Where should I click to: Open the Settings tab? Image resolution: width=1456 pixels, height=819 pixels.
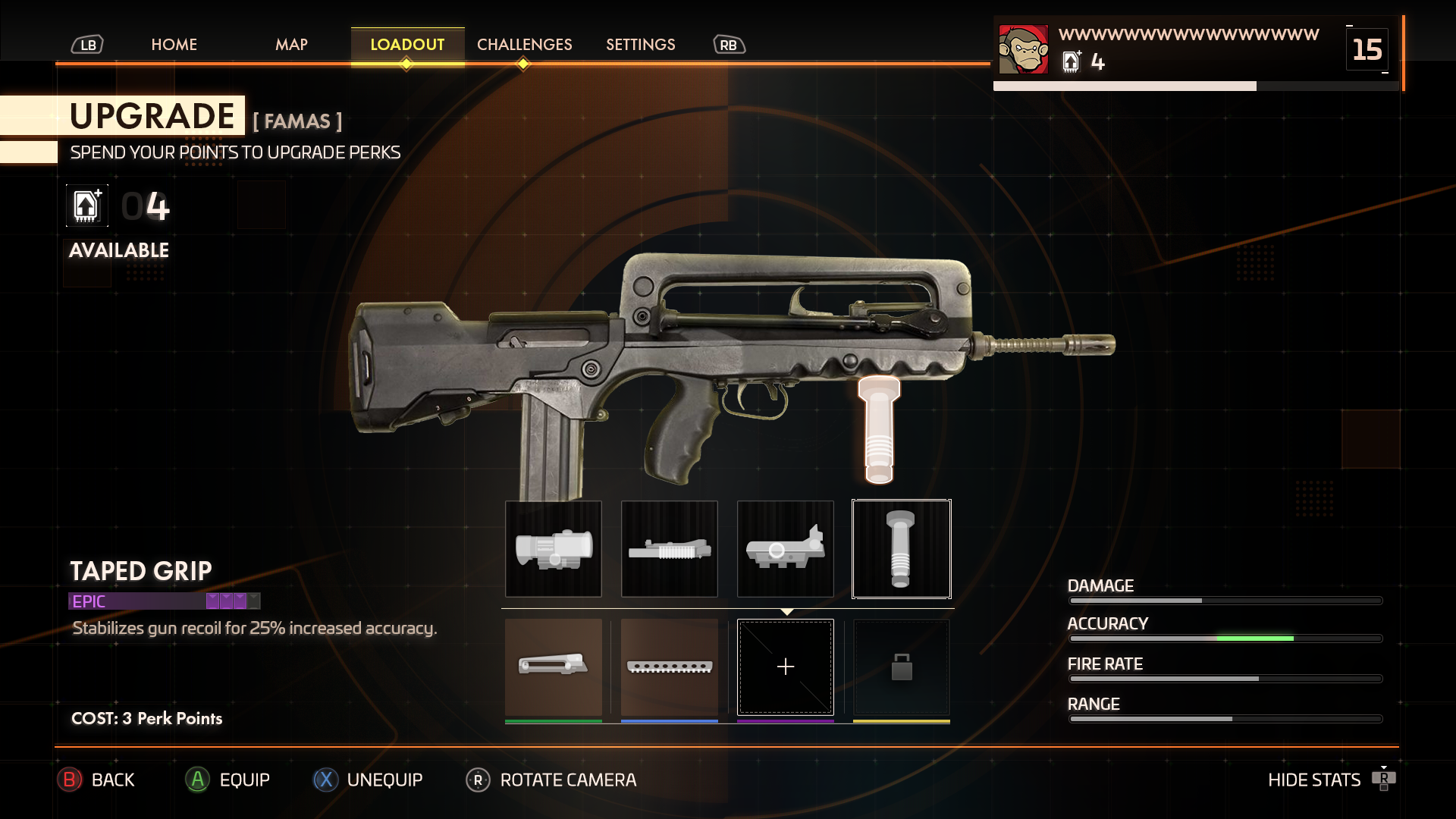coord(640,45)
